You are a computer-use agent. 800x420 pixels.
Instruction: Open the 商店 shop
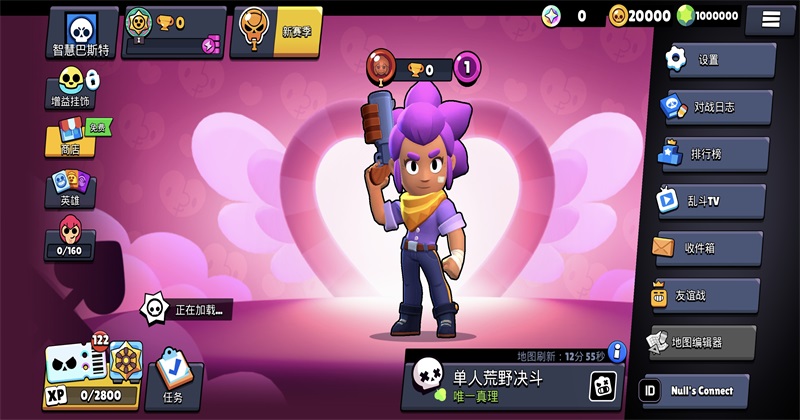(x=74, y=137)
